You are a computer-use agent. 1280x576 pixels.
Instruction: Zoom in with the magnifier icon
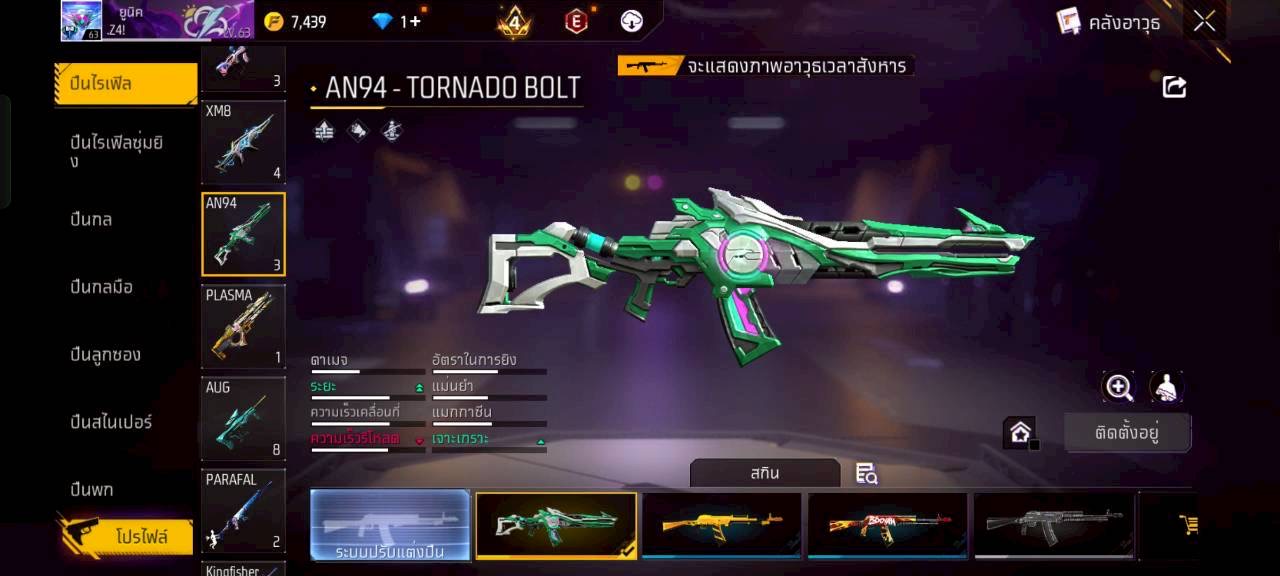(x=1118, y=387)
